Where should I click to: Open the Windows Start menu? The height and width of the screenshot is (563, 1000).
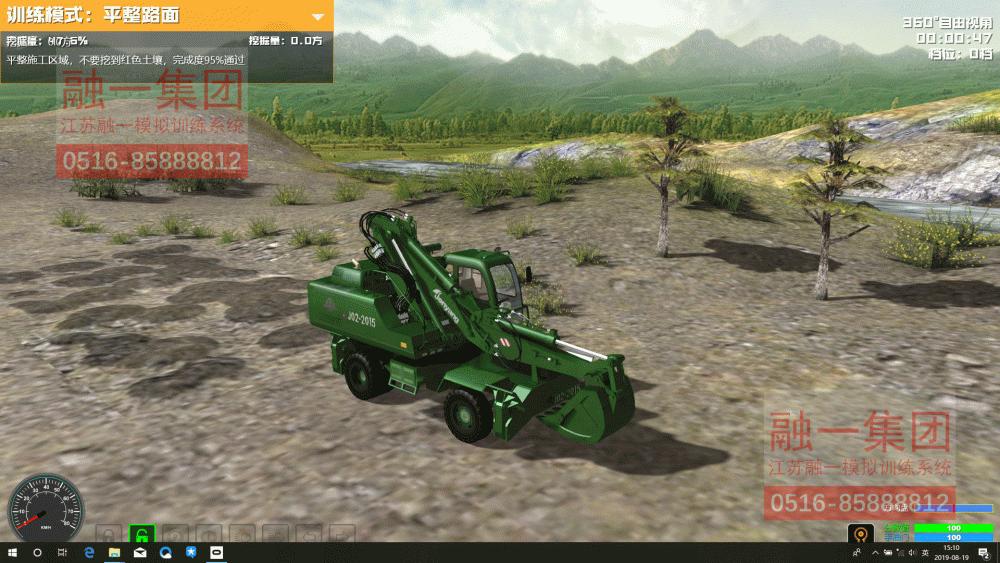[x=11, y=553]
